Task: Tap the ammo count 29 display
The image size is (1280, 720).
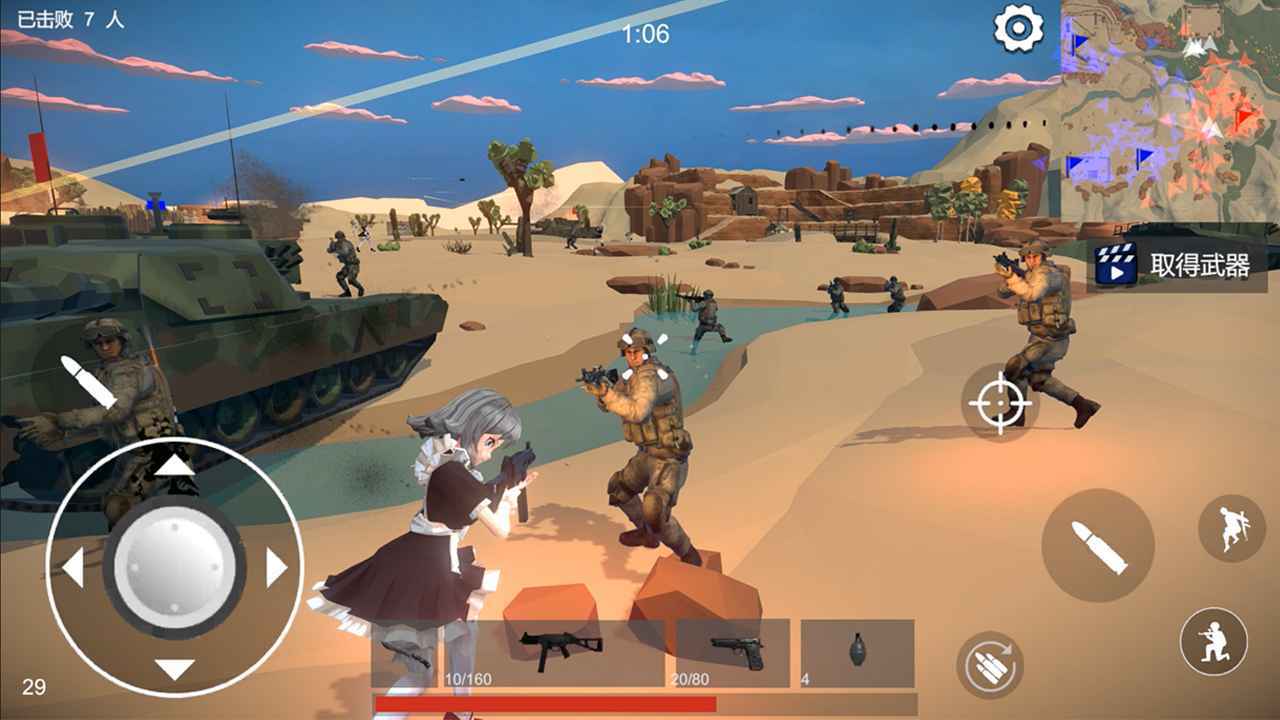Action: coord(32,688)
